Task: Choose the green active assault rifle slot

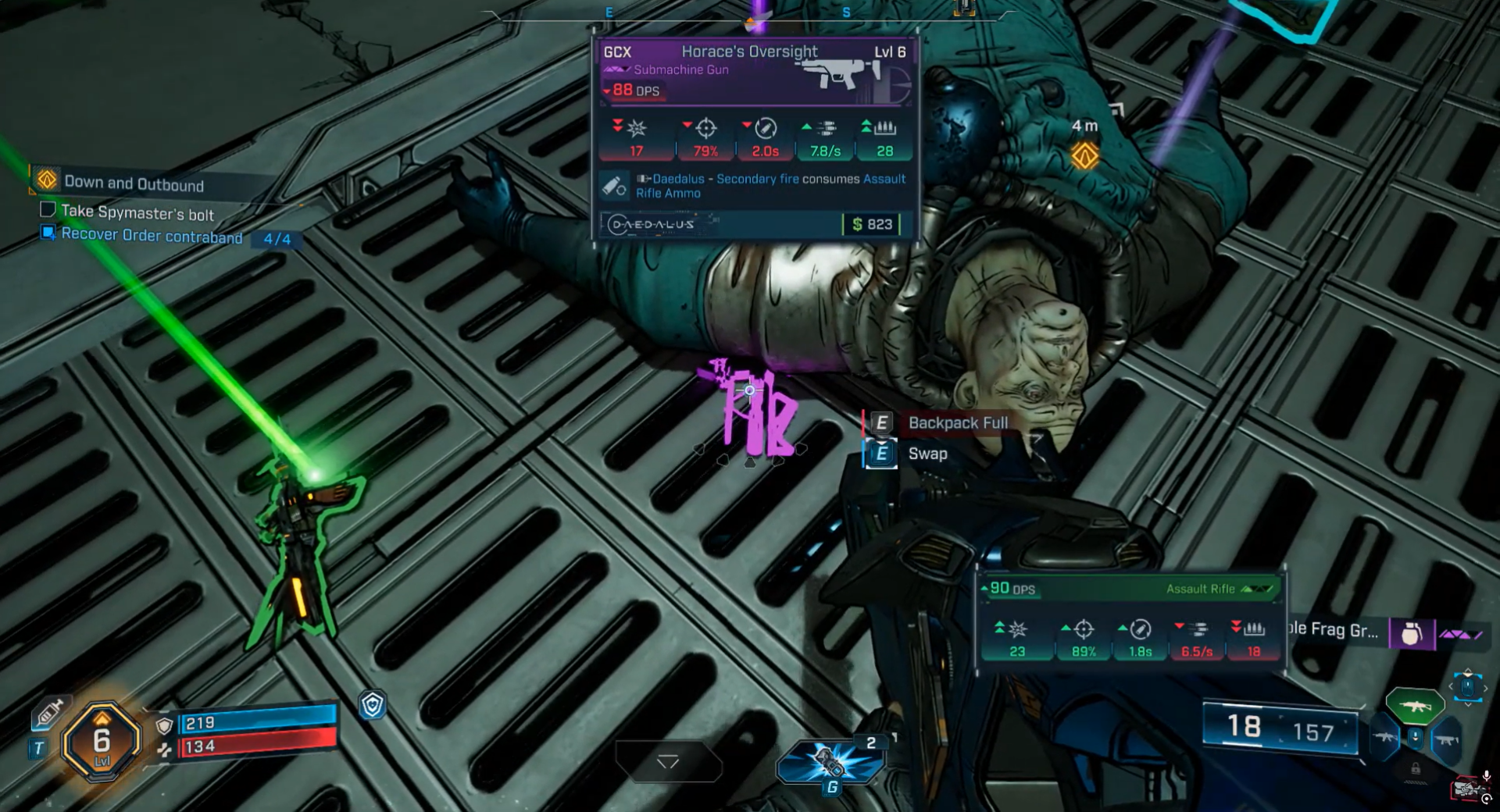Action: point(1414,706)
